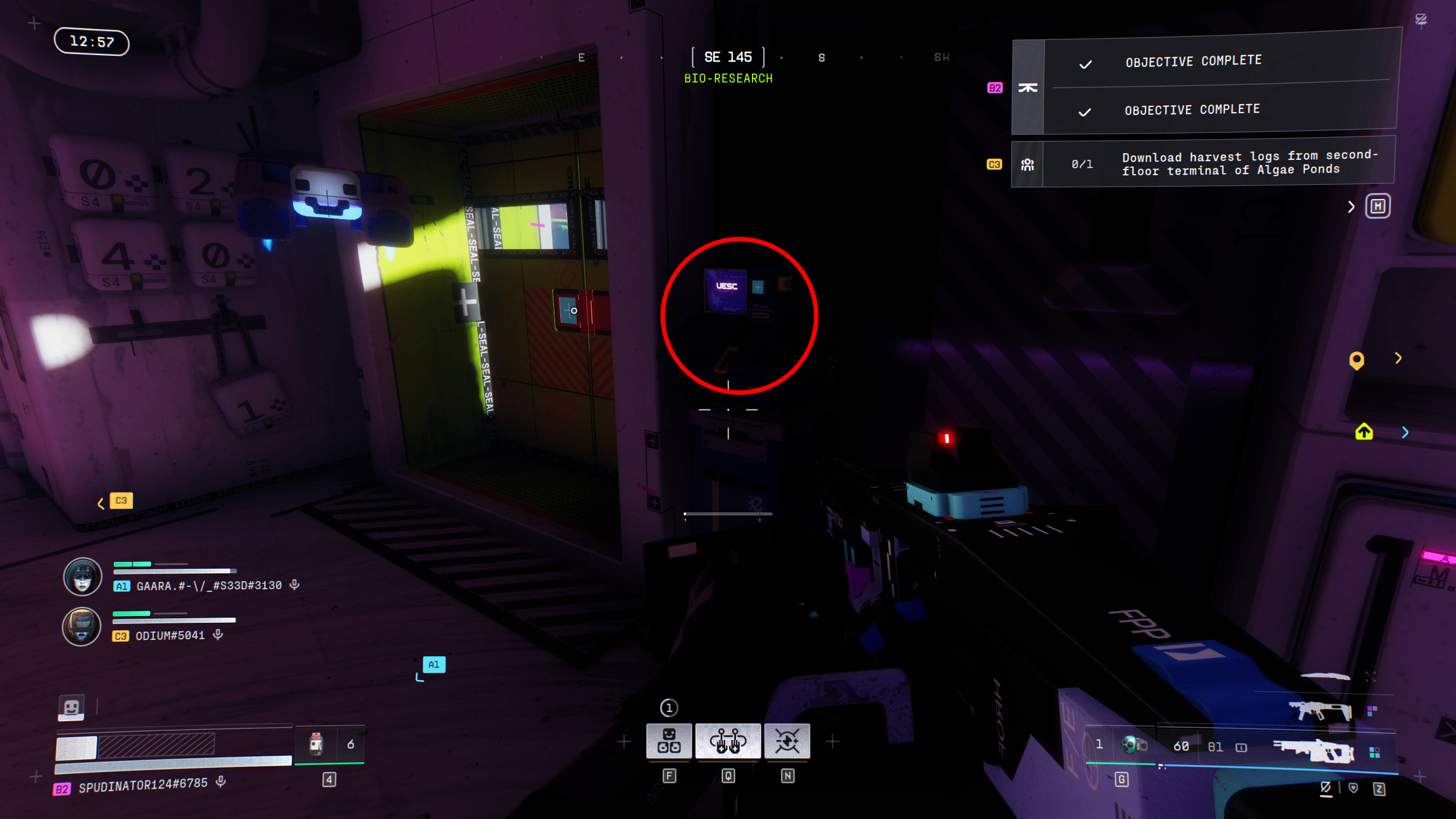This screenshot has height=819, width=1456.
Task: Select the drone ability icon above F key
Action: click(670, 741)
